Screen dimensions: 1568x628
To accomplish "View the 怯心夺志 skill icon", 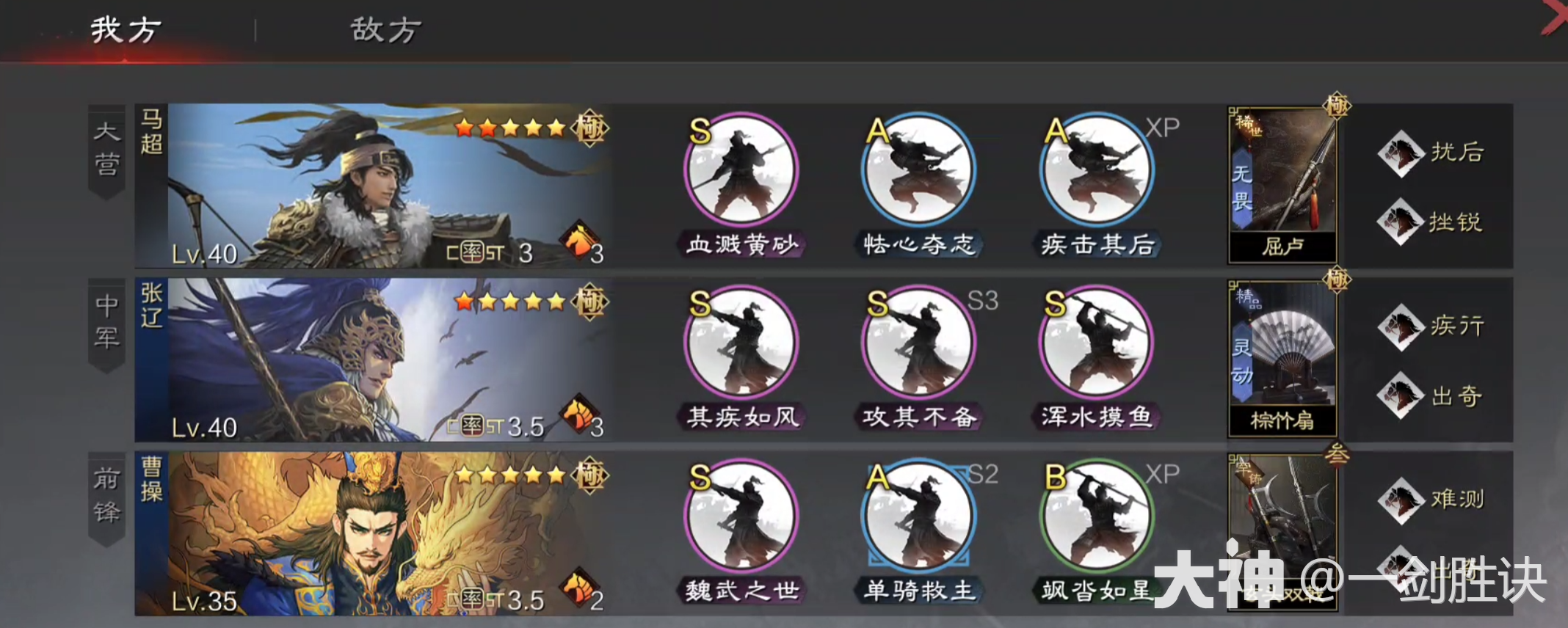I will coord(918,170).
